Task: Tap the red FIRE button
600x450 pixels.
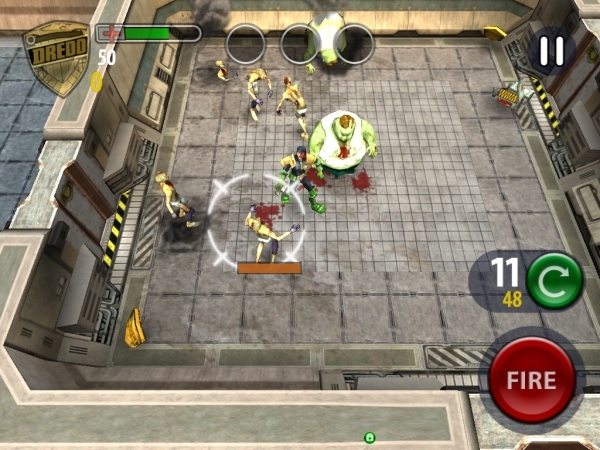Action: coord(531,380)
